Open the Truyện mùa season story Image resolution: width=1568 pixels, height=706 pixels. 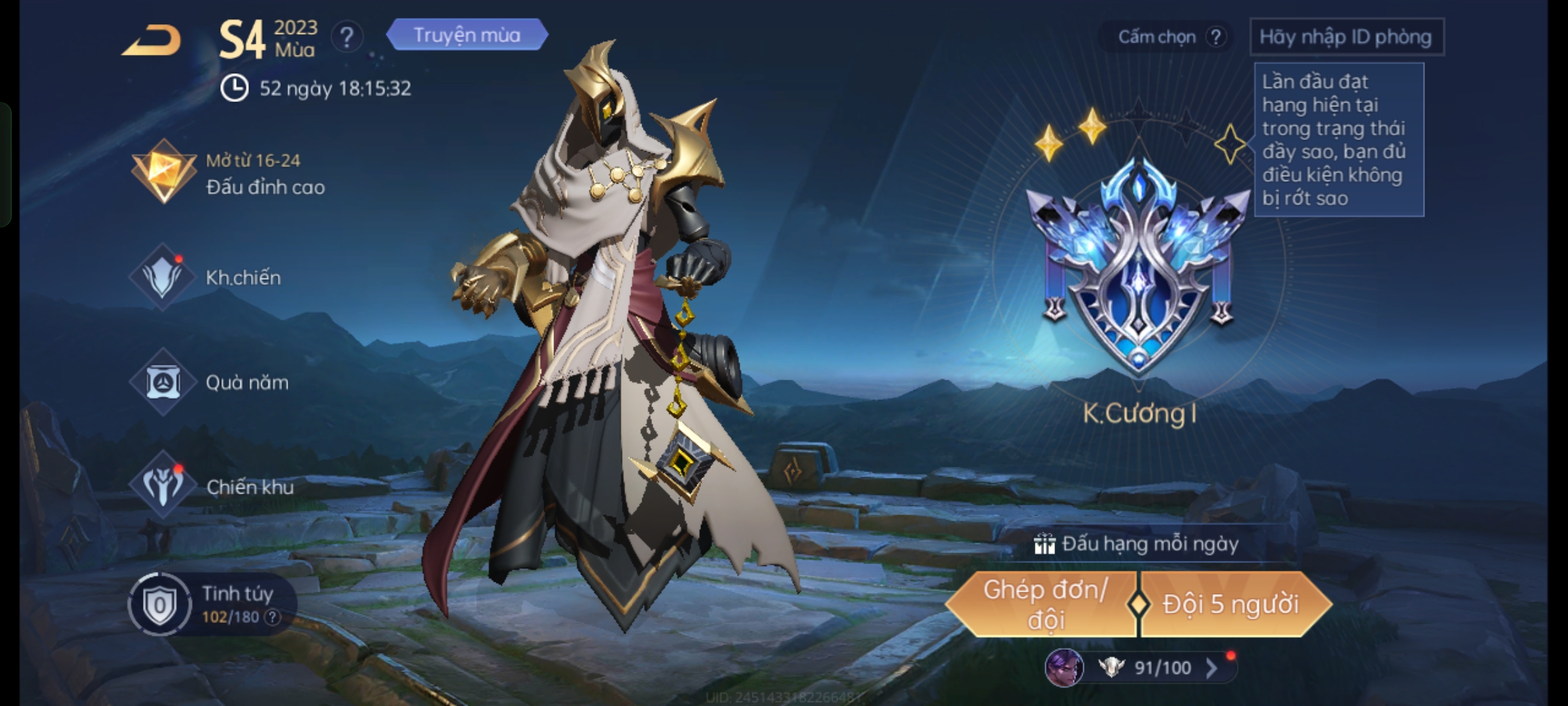click(466, 35)
